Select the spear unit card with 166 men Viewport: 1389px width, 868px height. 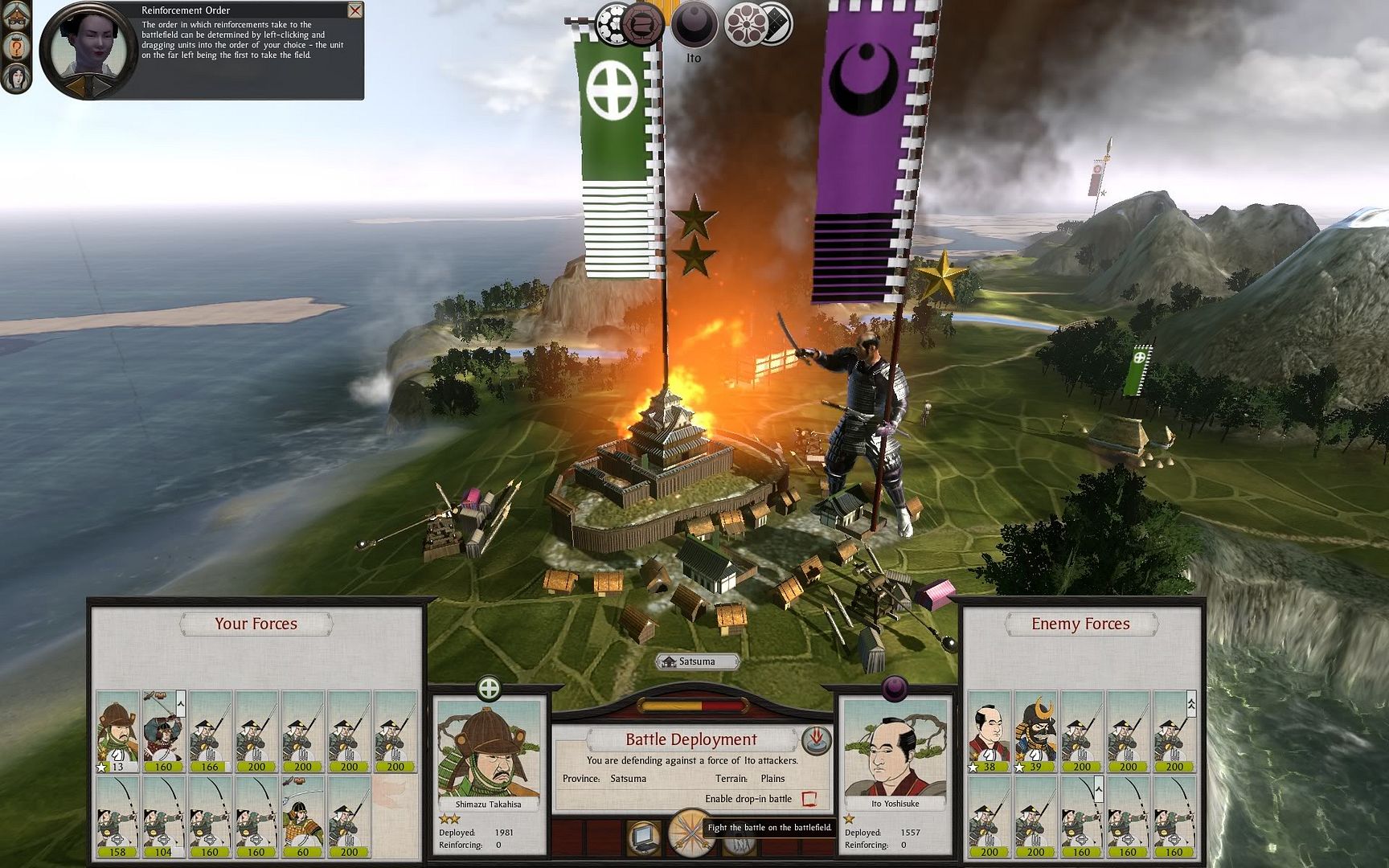(210, 731)
